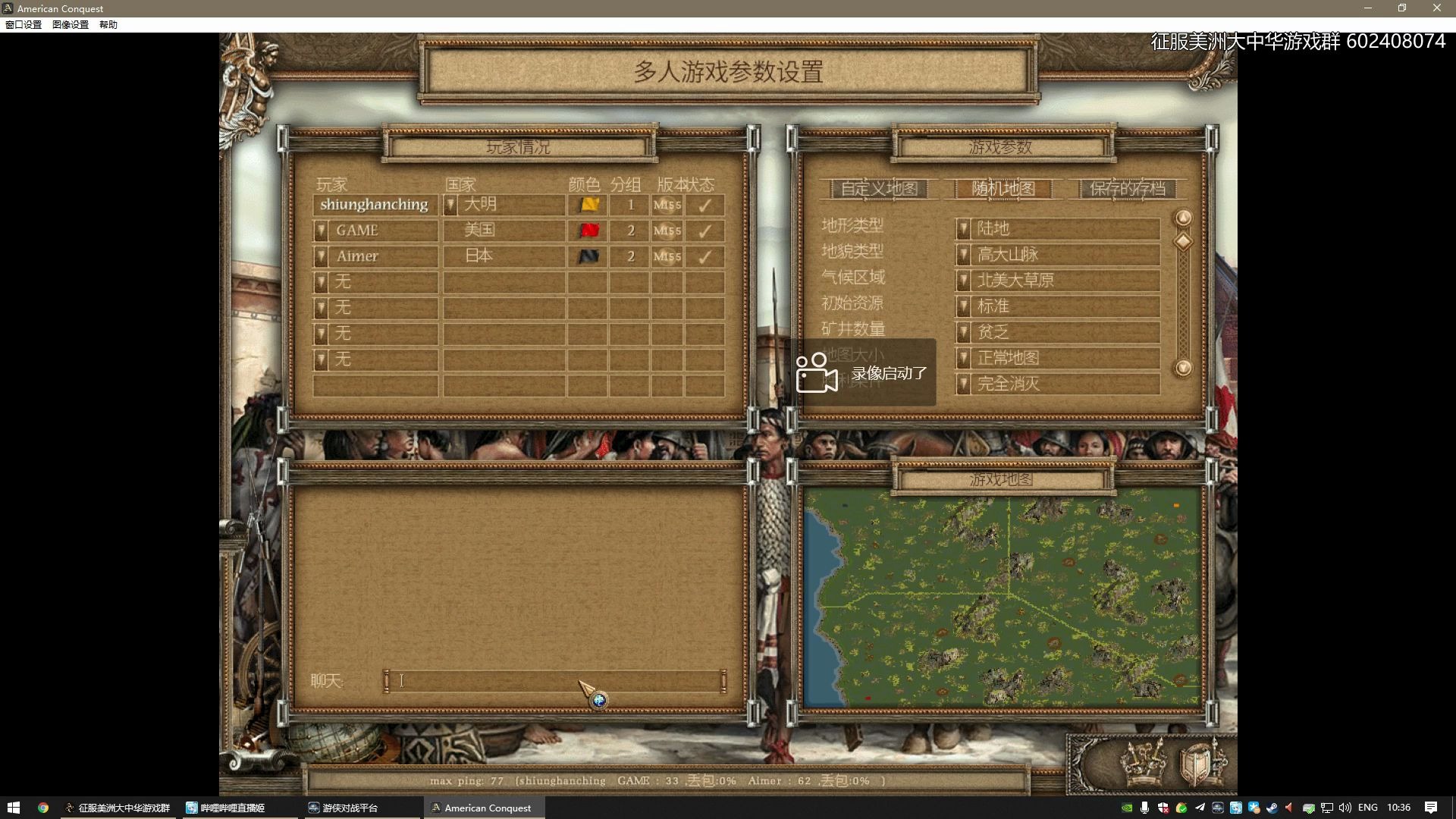Change the 正常地图 map size dropdown
Image resolution: width=1456 pixels, height=819 pixels.
(963, 358)
